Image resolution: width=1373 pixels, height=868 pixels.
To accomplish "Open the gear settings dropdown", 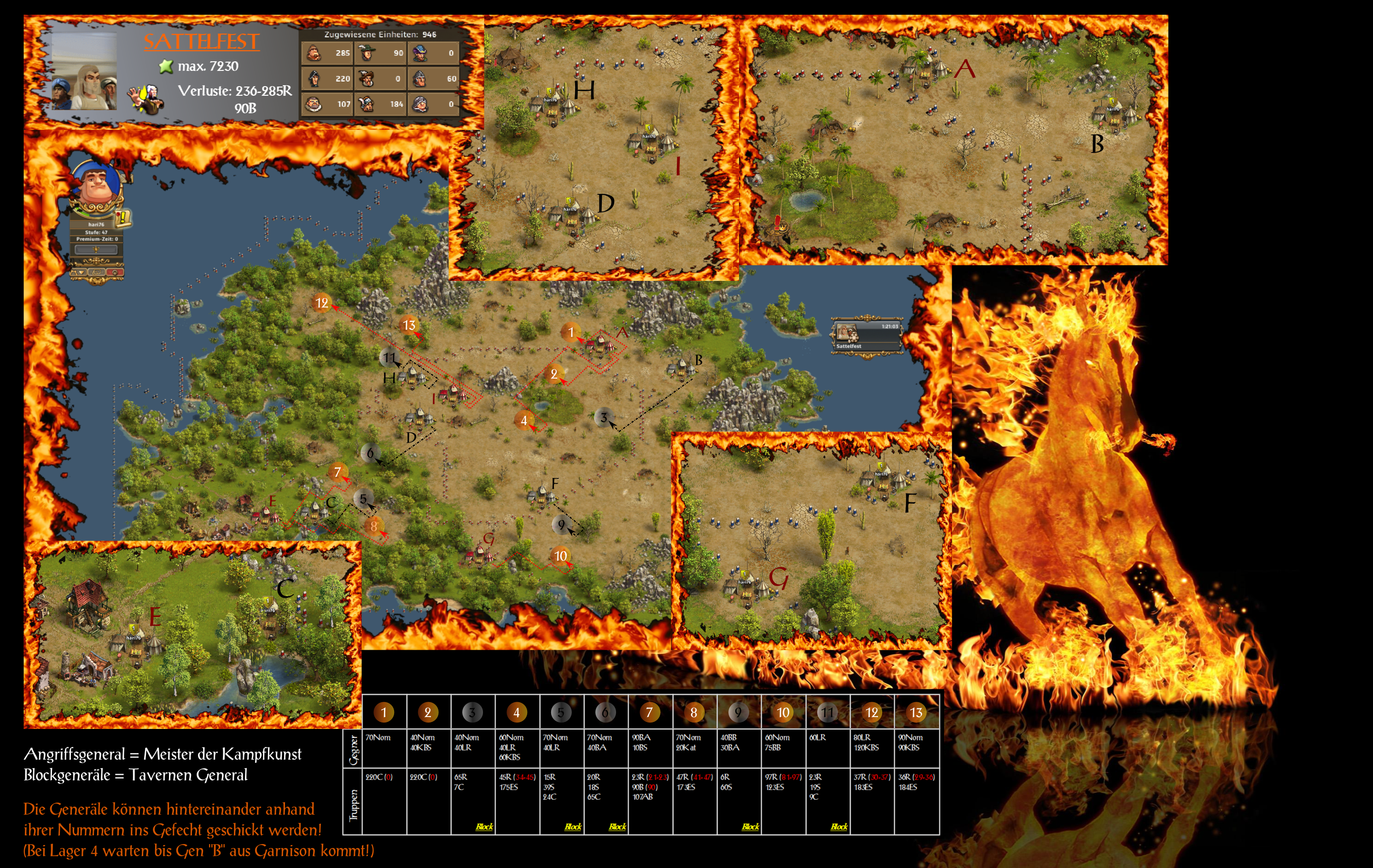I will [x=78, y=273].
